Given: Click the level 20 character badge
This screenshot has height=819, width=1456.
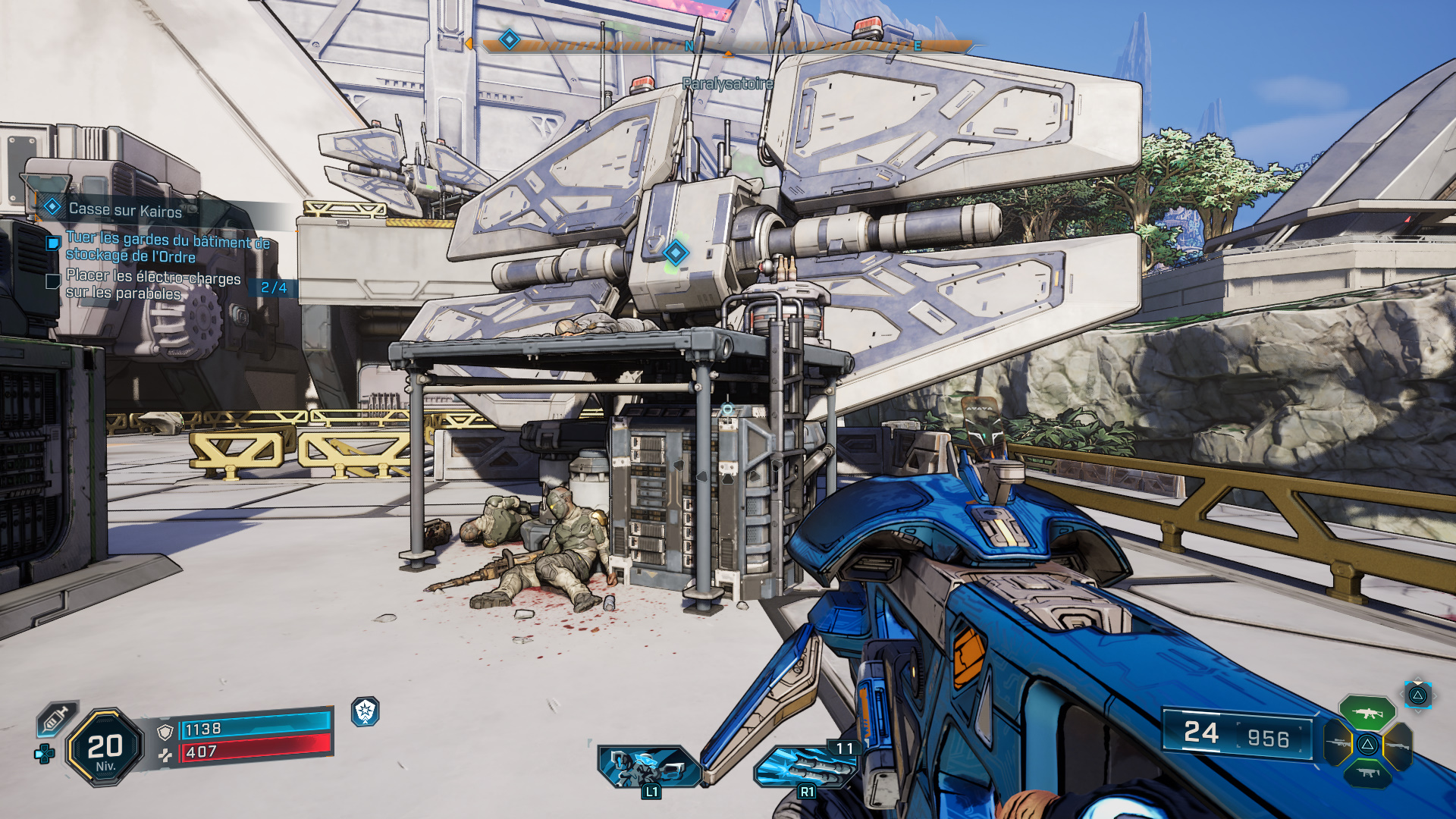Looking at the screenshot, I should [x=105, y=748].
